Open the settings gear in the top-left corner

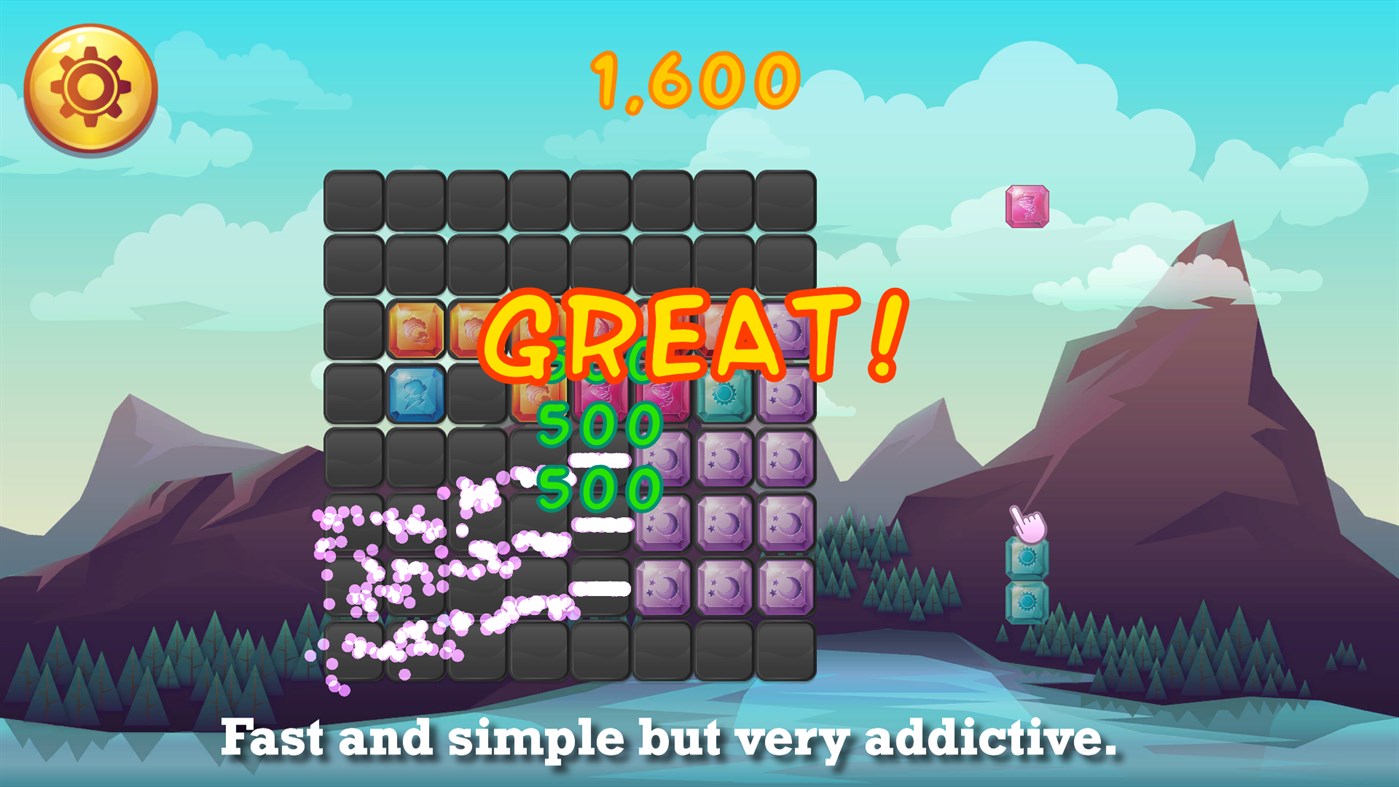pos(90,90)
